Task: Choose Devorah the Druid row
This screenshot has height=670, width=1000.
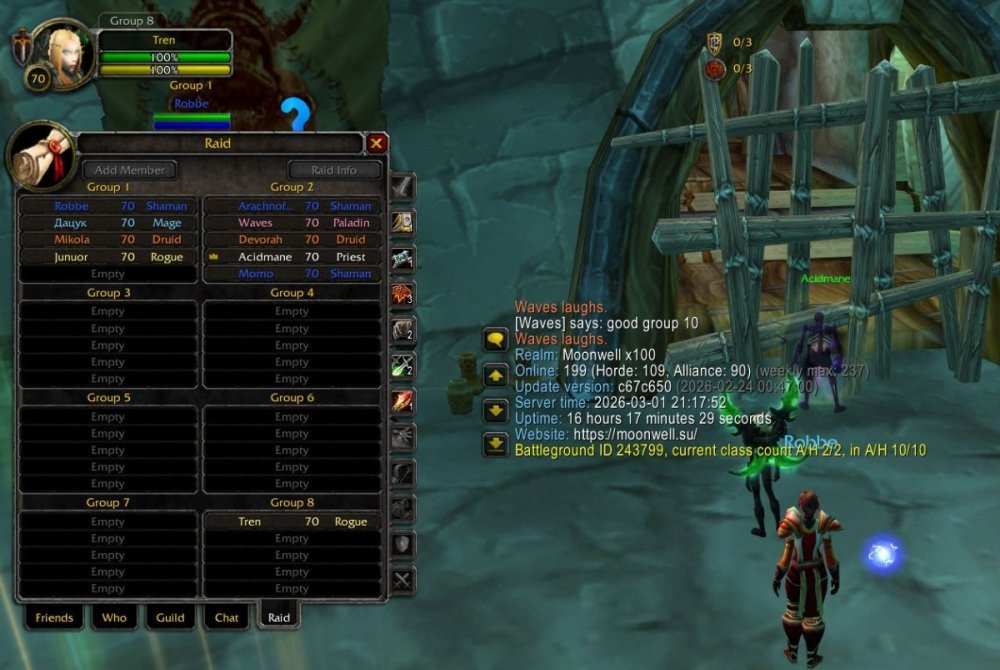Action: 292,240
